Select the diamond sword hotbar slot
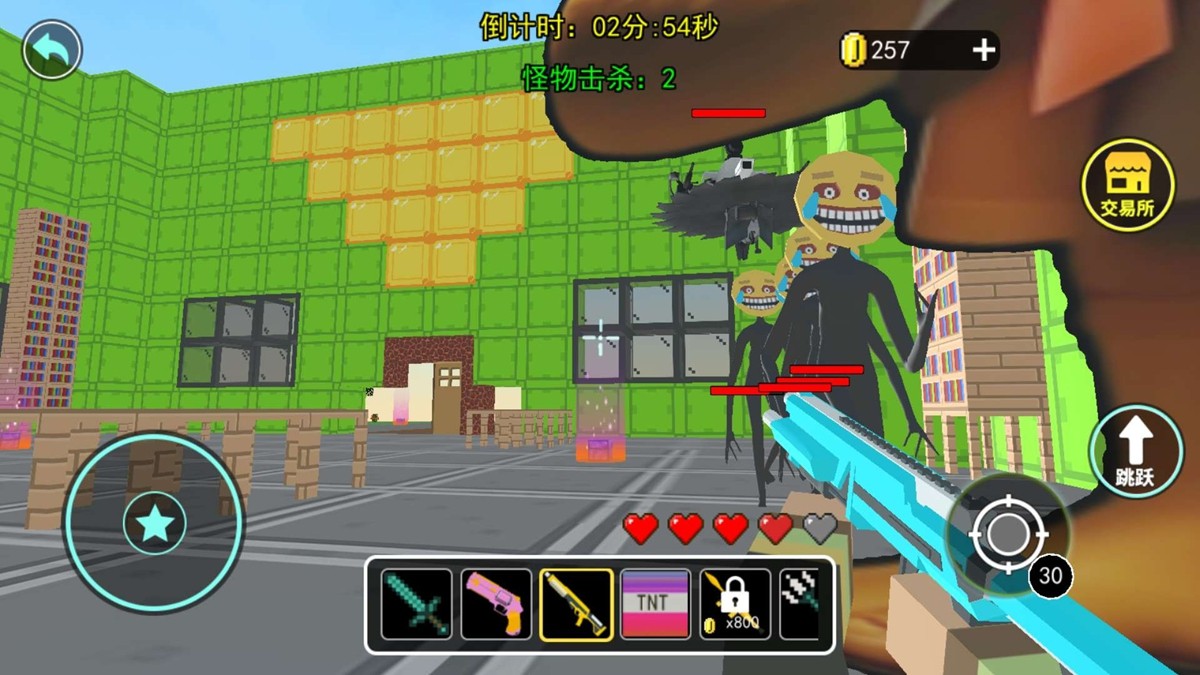Viewport: 1200px width, 675px height. point(417,604)
